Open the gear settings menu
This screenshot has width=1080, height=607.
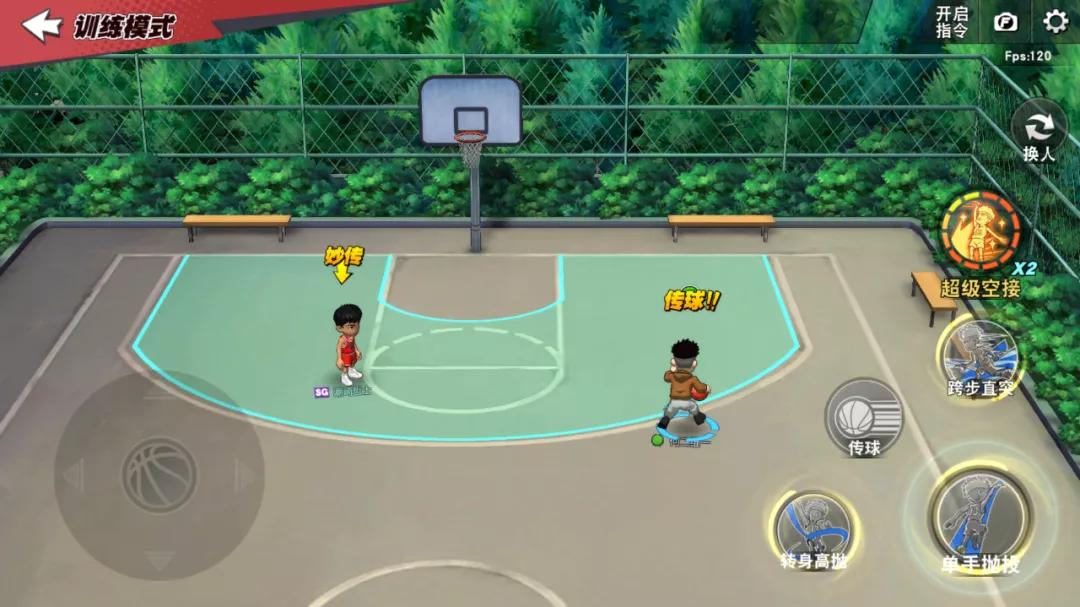click(1055, 22)
